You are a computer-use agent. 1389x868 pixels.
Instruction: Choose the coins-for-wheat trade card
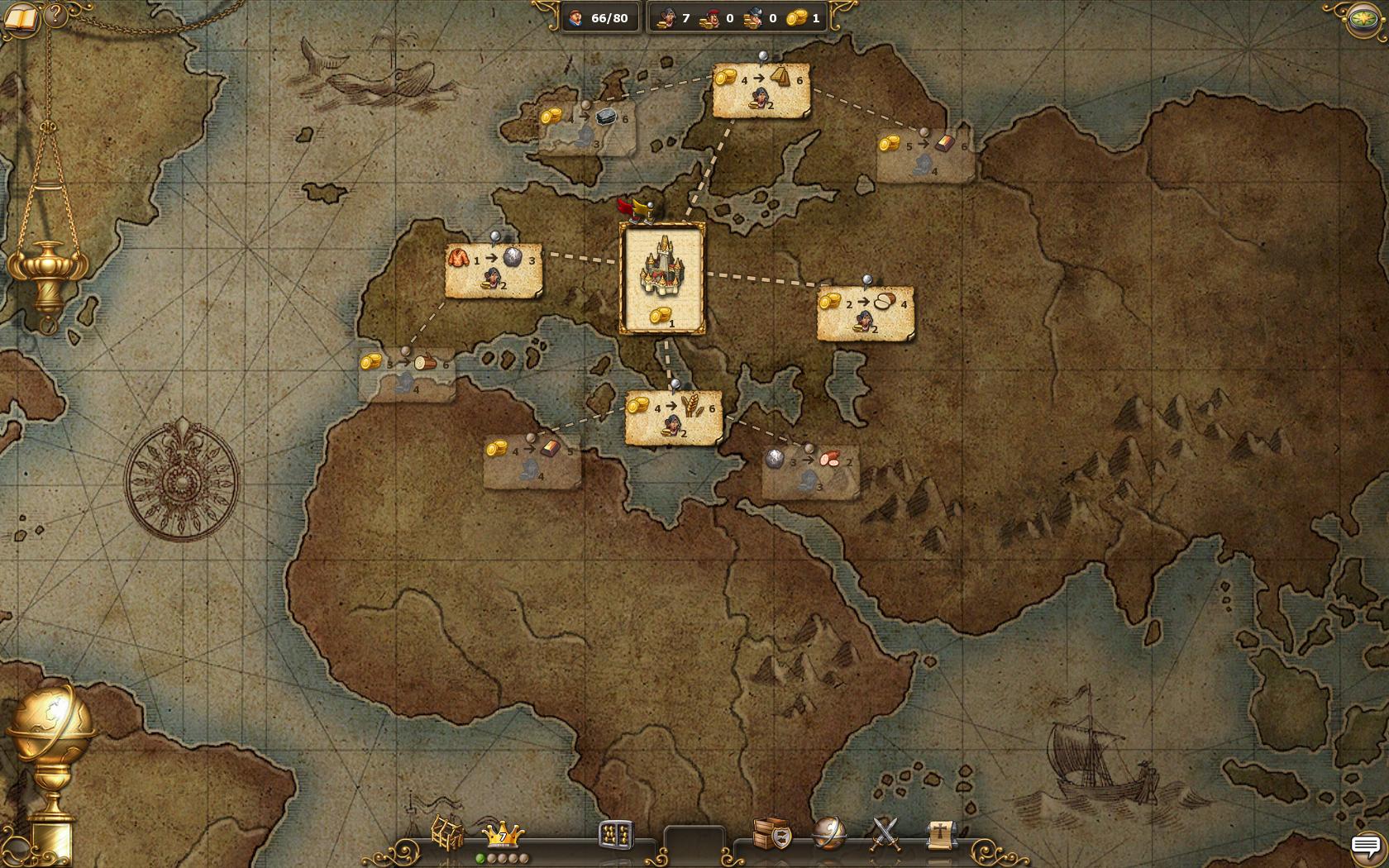pyautogui.click(x=674, y=418)
